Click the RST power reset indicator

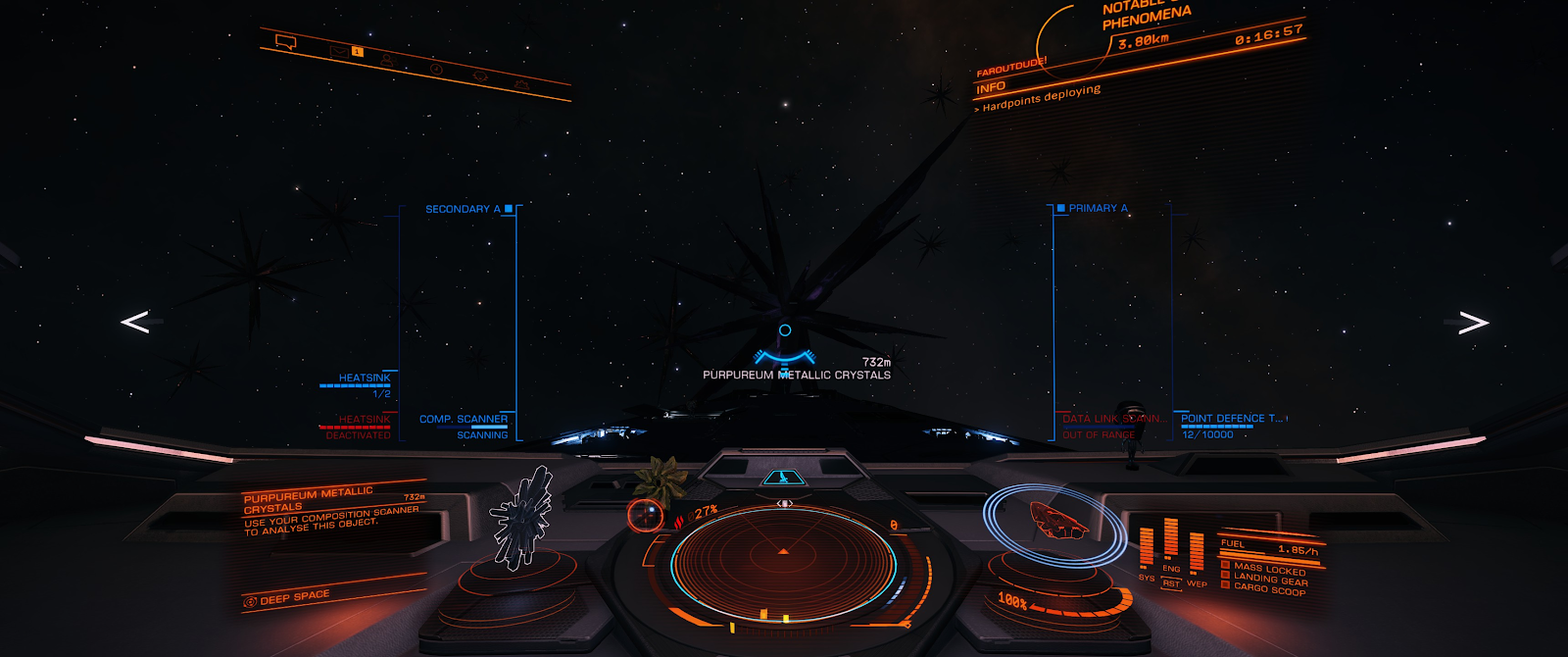pos(1171,583)
